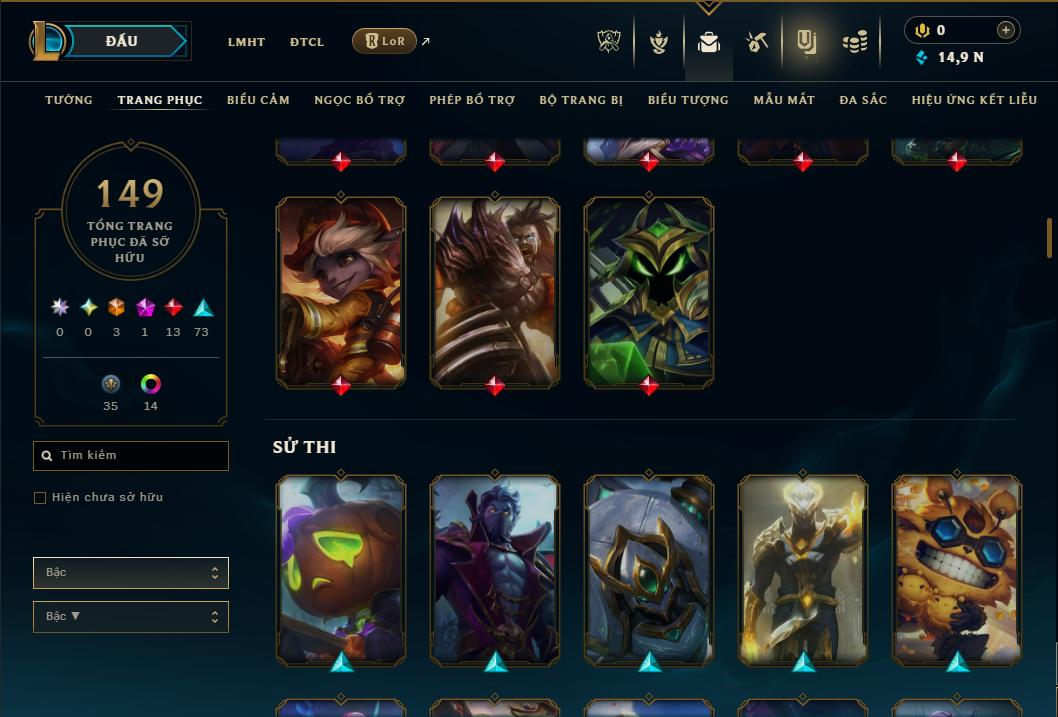Click the ĐẤU play button
Screen dimensions: 1058x717
tap(122, 41)
